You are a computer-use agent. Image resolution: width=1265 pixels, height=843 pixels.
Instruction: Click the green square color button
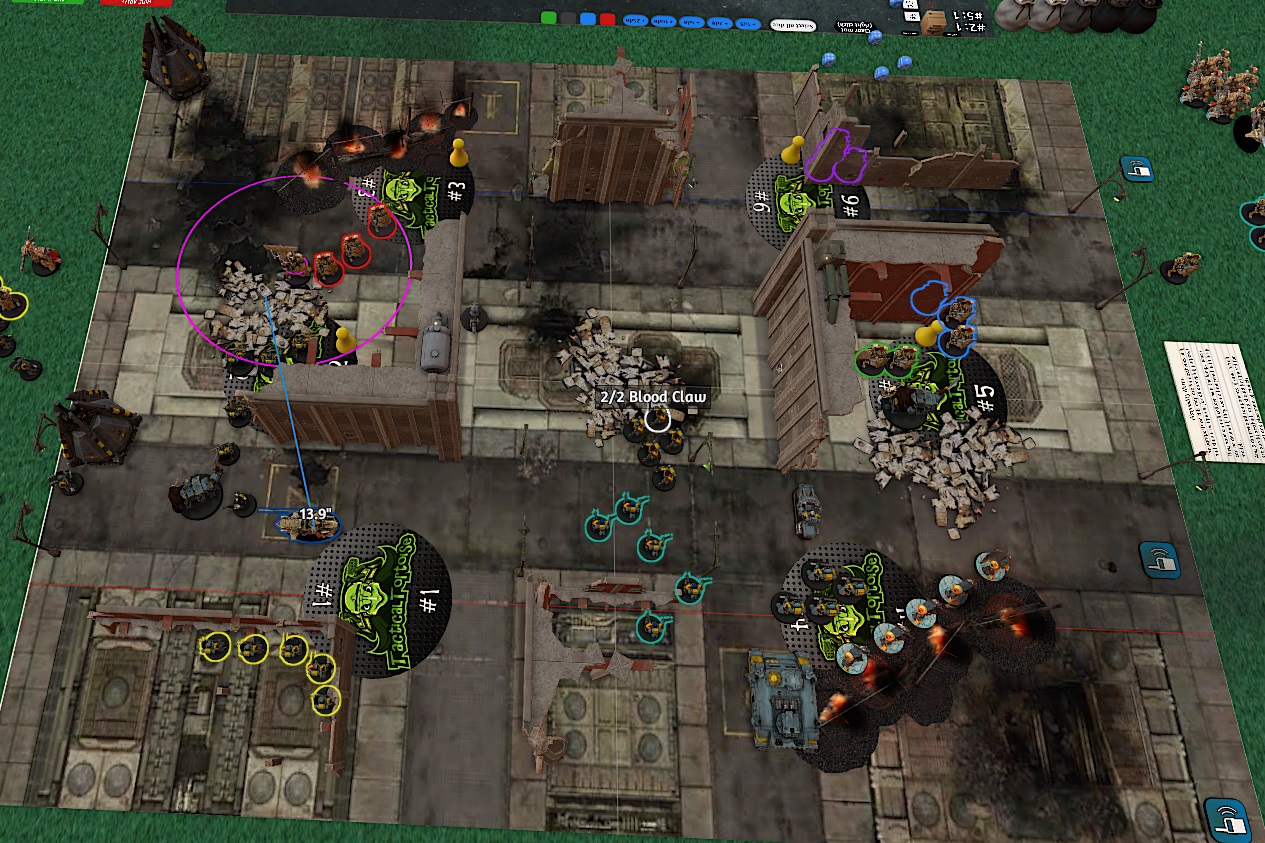pyautogui.click(x=548, y=18)
